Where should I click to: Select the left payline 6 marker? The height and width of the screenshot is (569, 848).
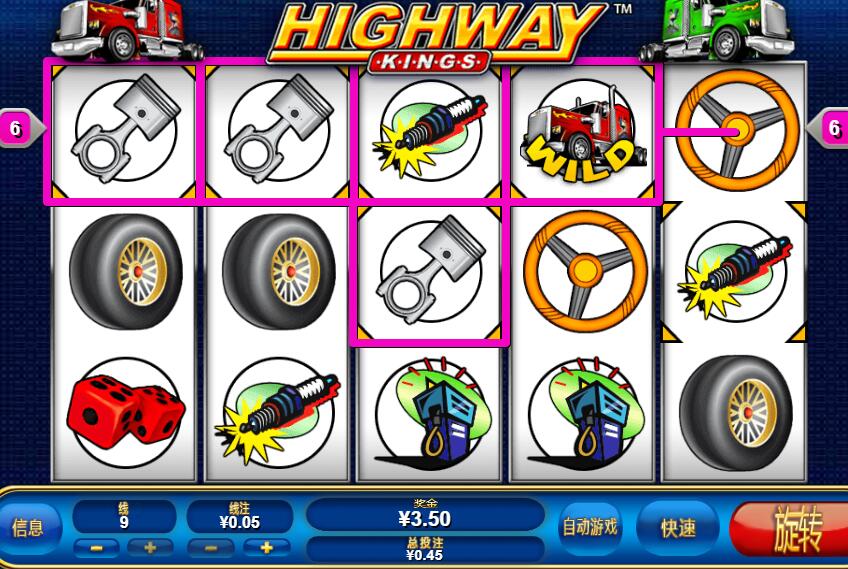pyautogui.click(x=16, y=128)
